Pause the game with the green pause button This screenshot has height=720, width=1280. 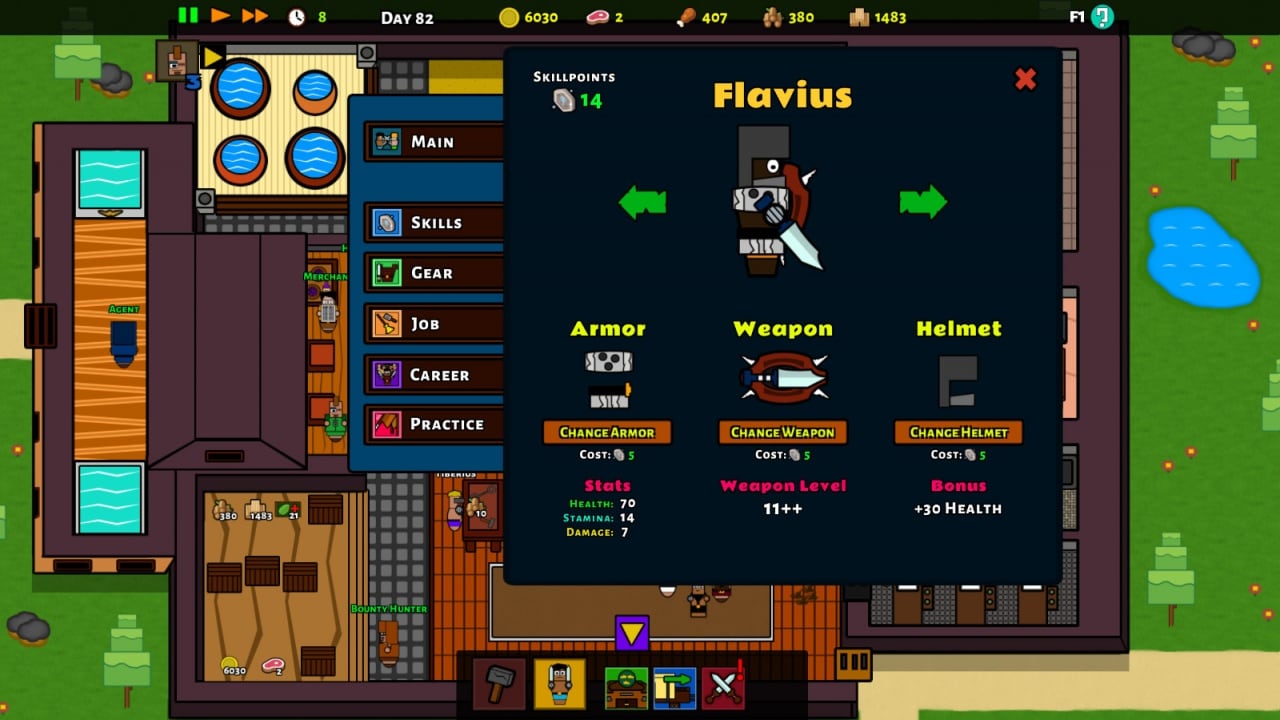(x=188, y=15)
